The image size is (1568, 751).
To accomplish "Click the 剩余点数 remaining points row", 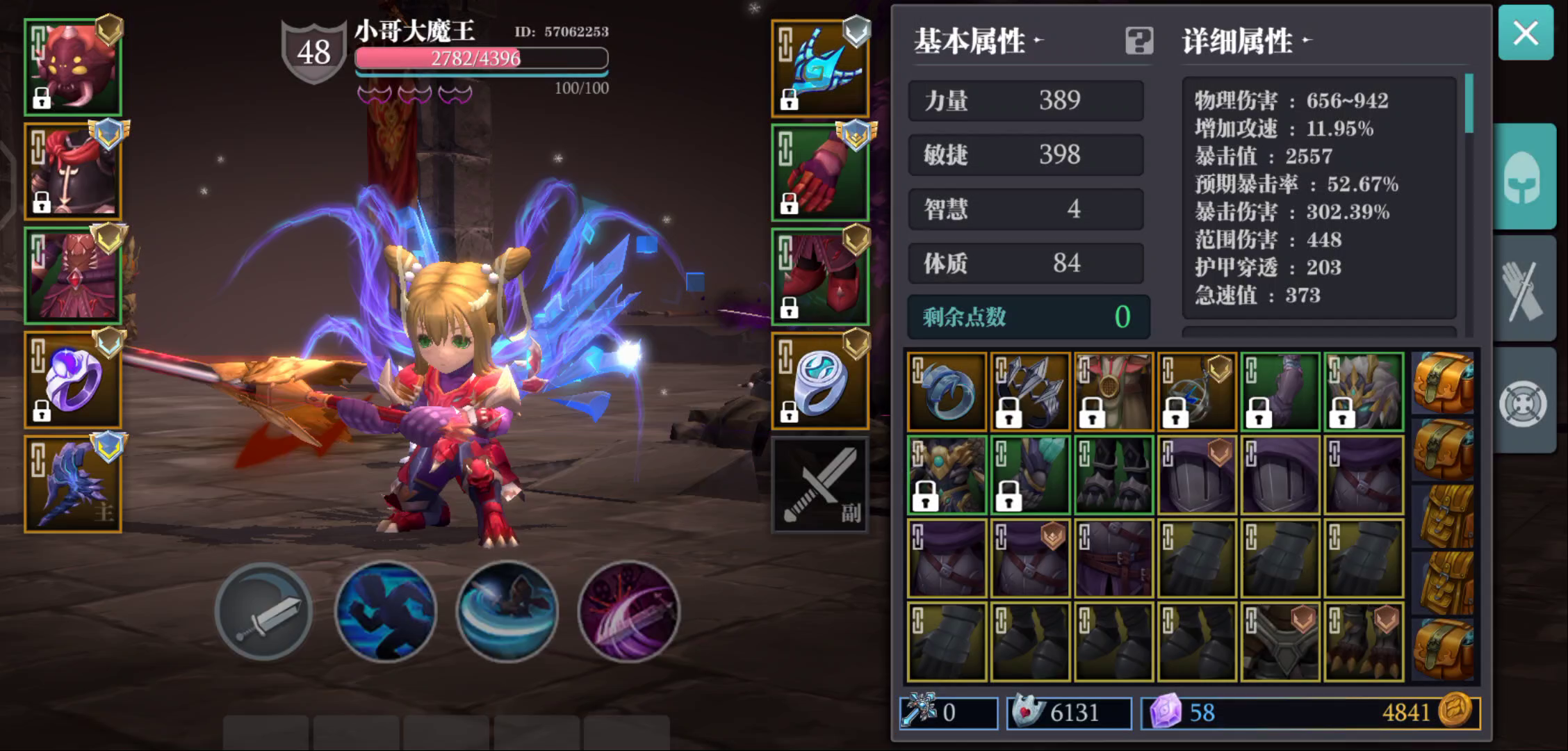I will click(1027, 316).
